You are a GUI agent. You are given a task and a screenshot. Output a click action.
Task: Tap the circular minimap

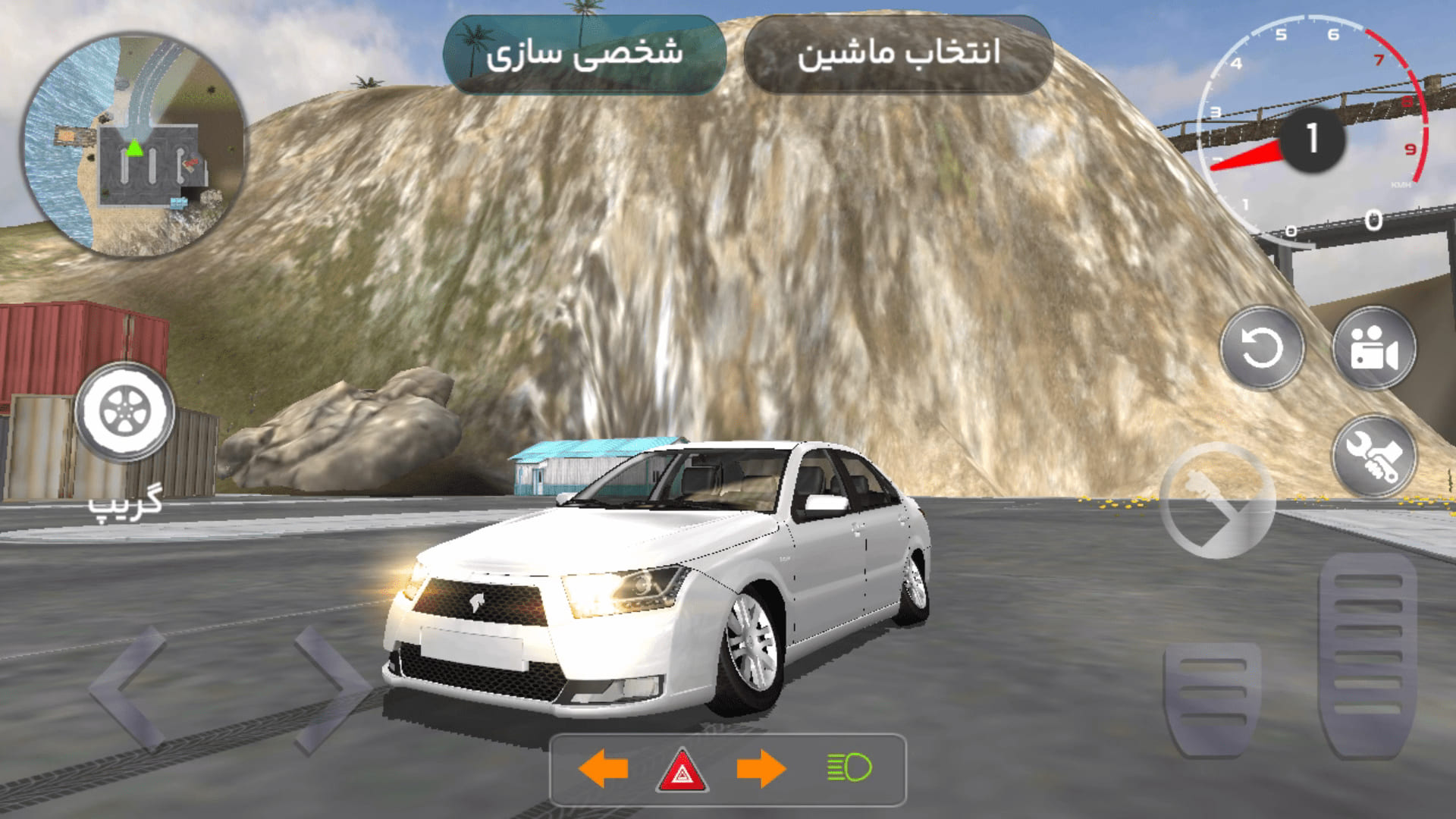[x=134, y=144]
